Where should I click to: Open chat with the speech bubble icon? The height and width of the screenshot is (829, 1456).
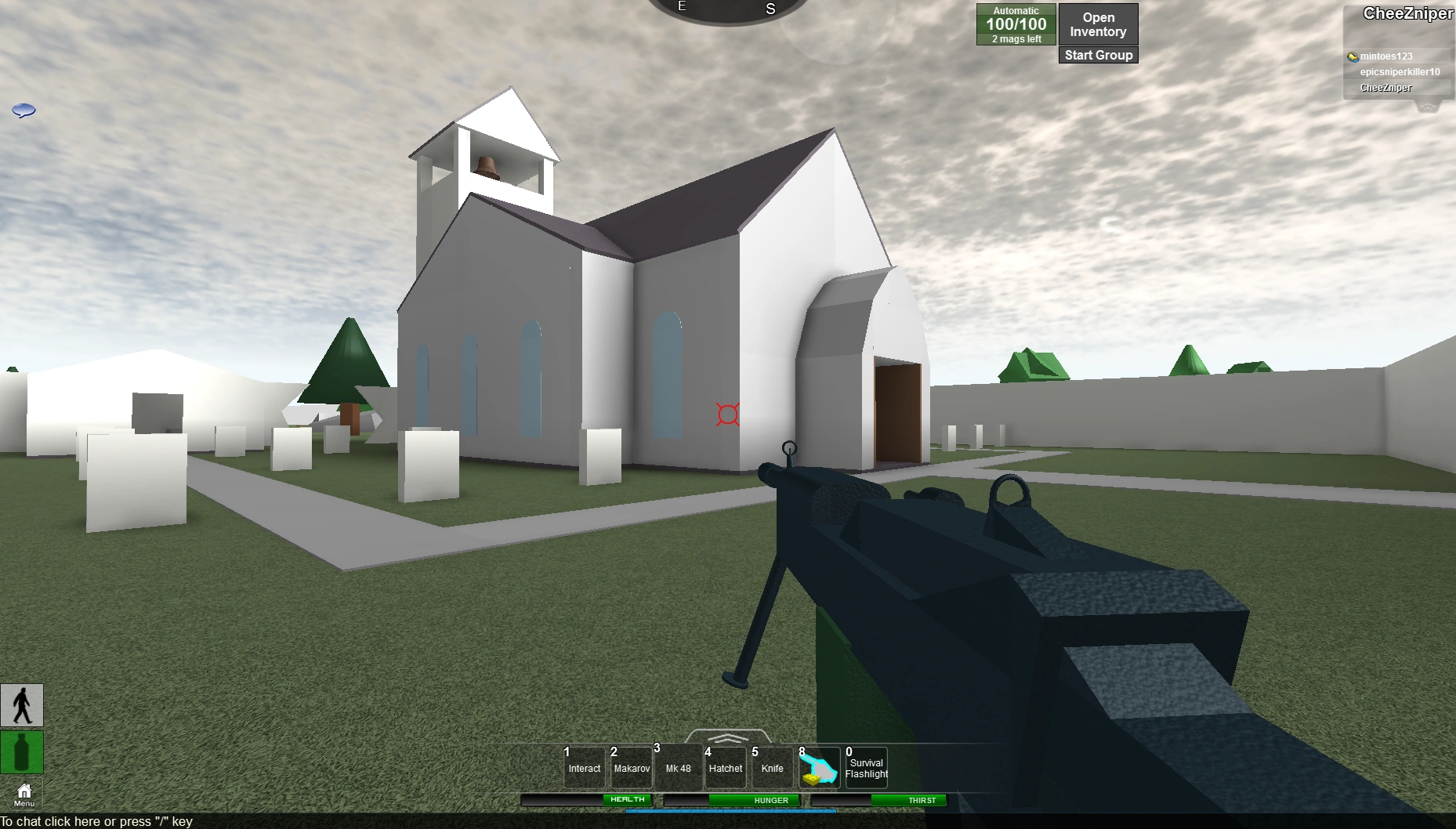click(x=24, y=110)
